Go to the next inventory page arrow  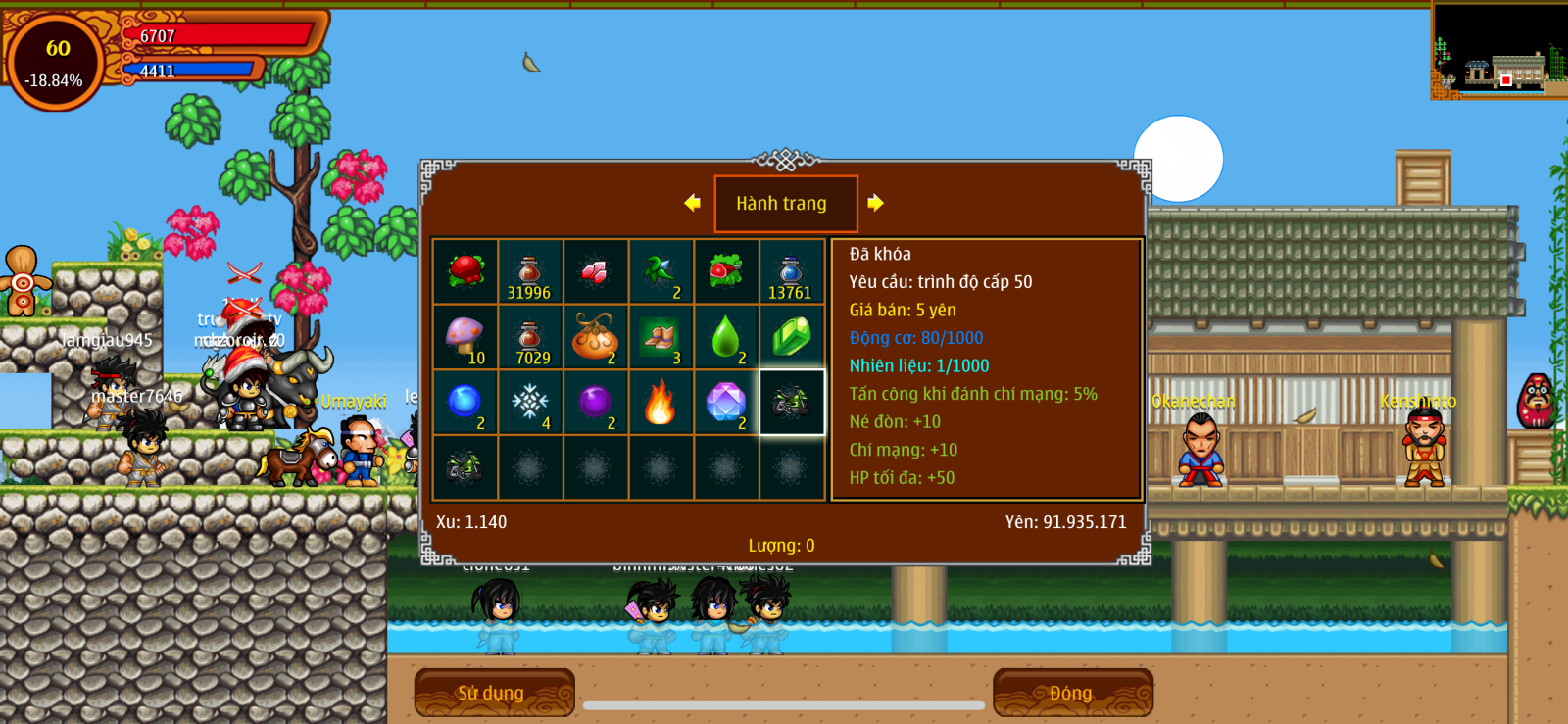(x=875, y=203)
